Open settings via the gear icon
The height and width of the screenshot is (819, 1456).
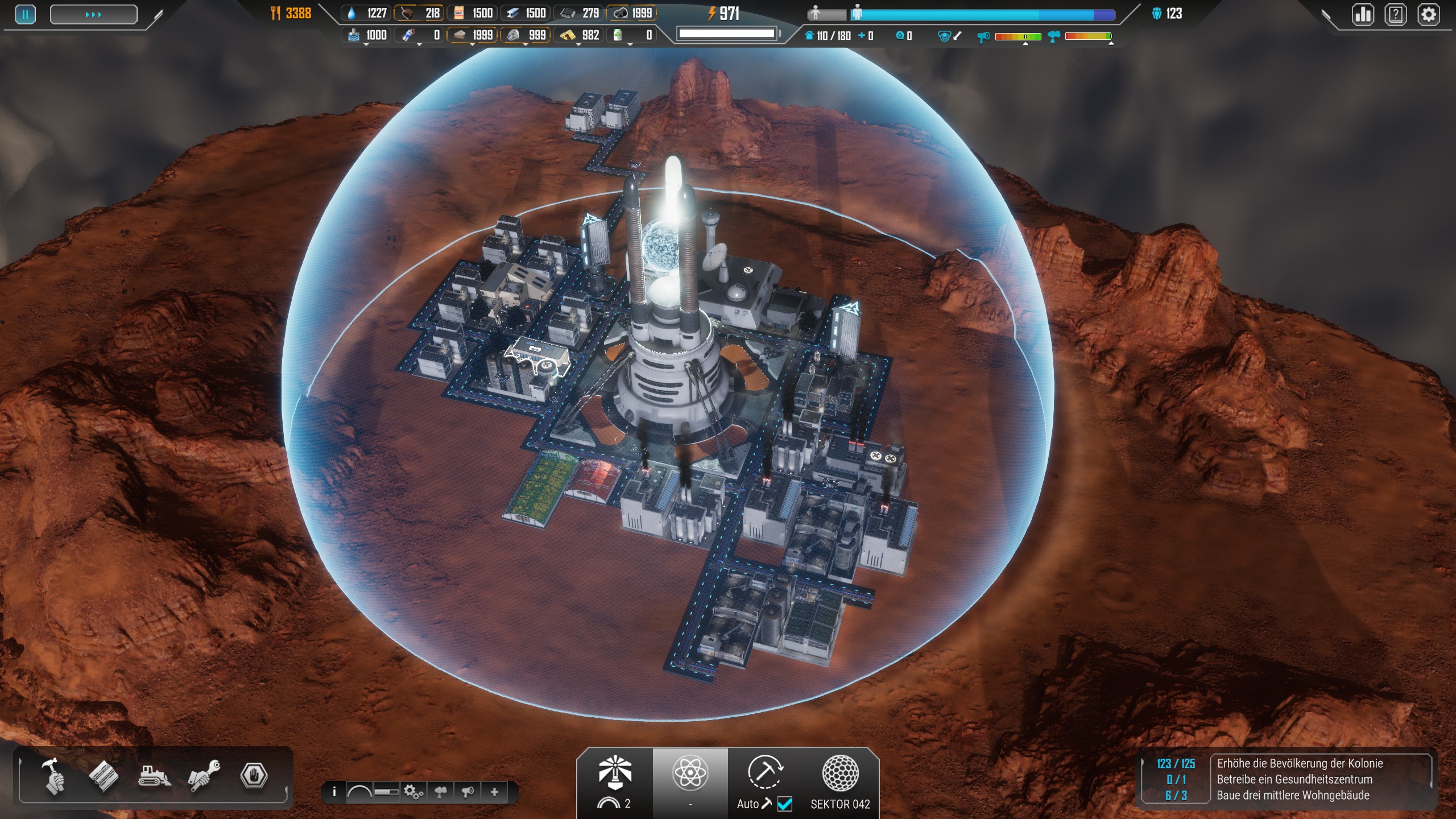(1429, 14)
